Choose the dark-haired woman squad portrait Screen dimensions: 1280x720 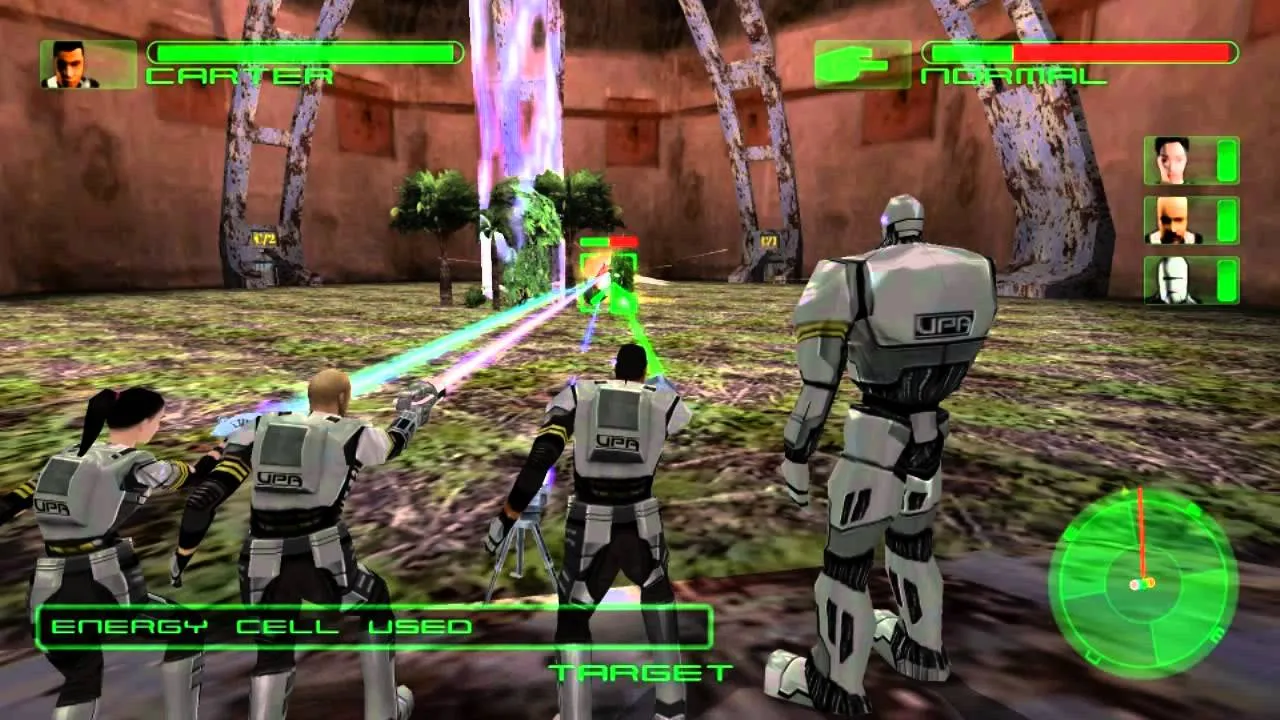coord(1172,160)
